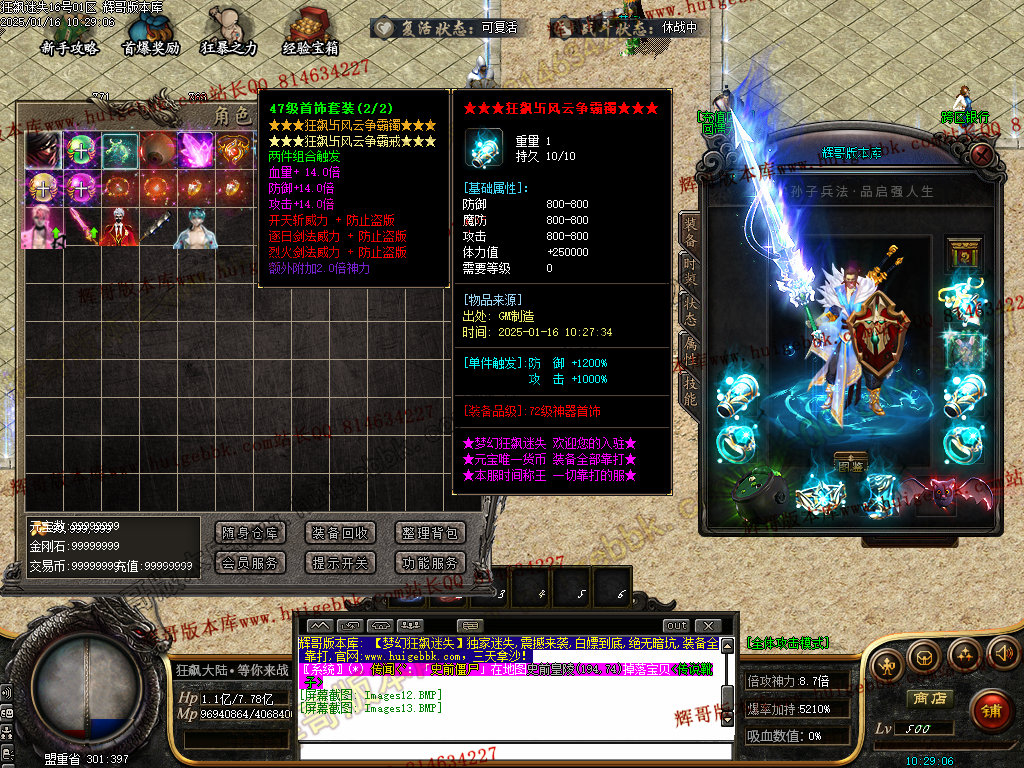The image size is (1024, 768).
Task: Click the round red 铺 stall button
Action: 989,710
